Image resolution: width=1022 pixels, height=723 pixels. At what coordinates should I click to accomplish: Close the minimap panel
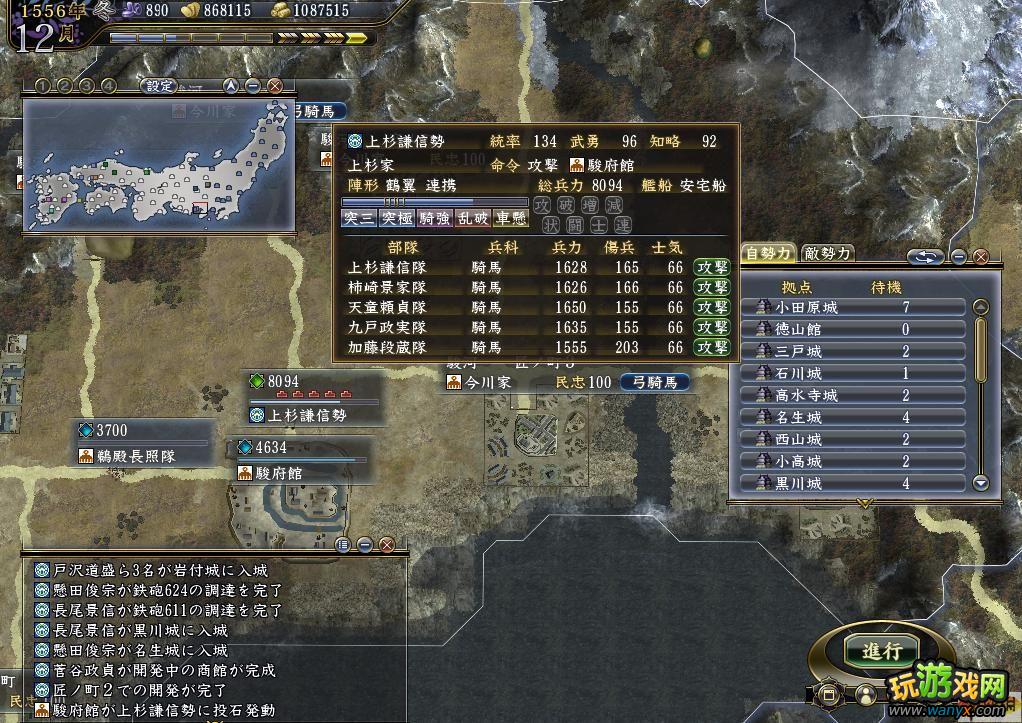[275, 86]
